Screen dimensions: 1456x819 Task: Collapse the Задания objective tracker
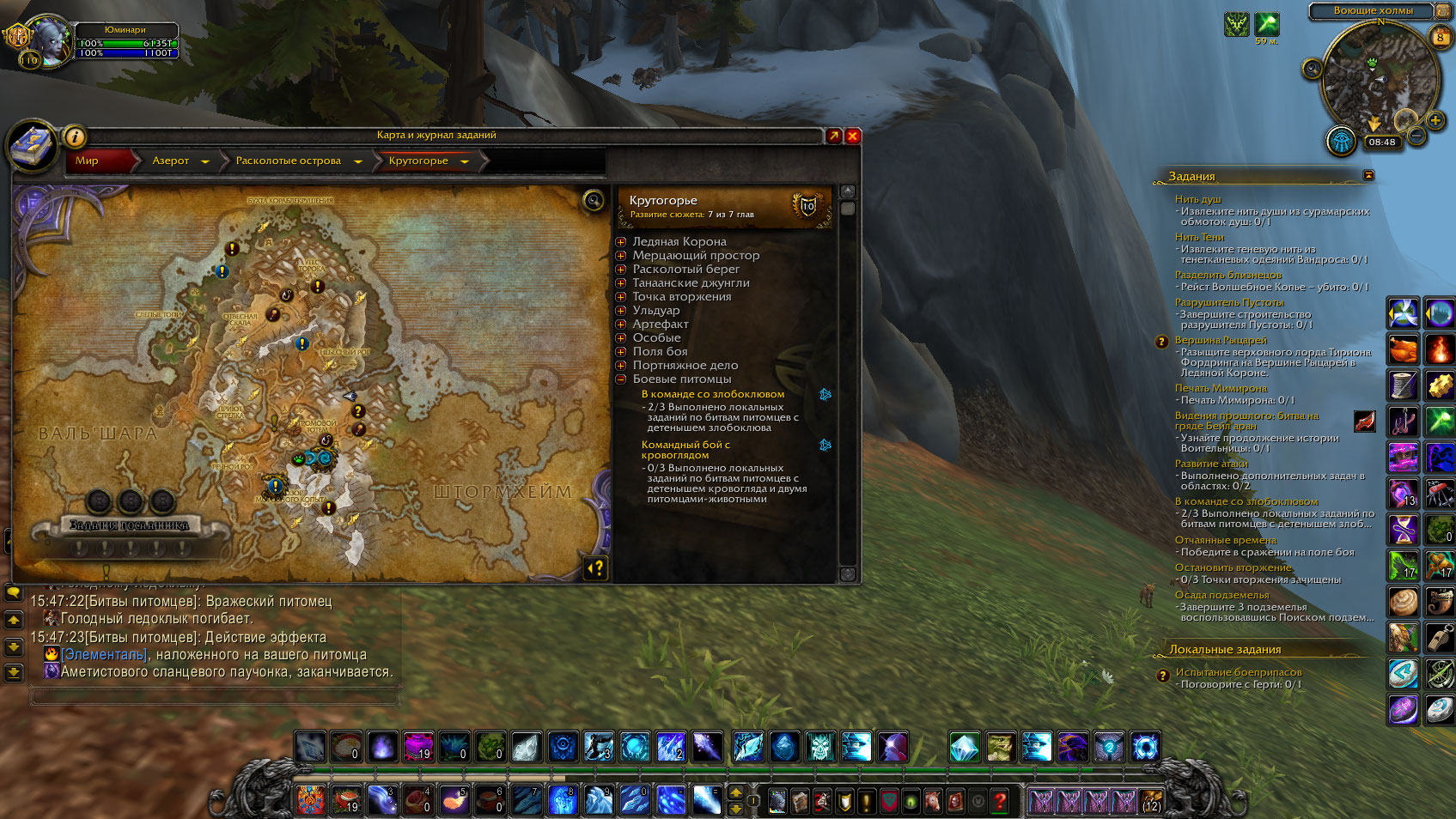(x=1368, y=175)
